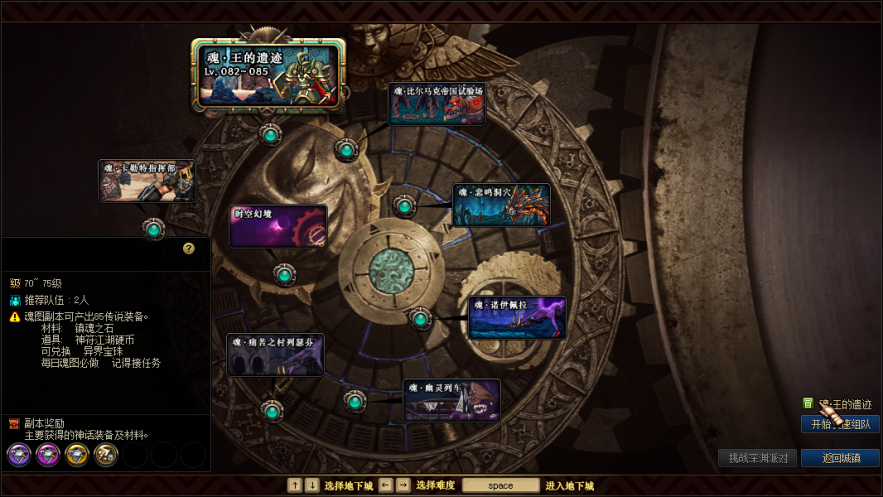Click the greyed 挑战深渊派对 button
The height and width of the screenshot is (497, 883).
tap(757, 458)
